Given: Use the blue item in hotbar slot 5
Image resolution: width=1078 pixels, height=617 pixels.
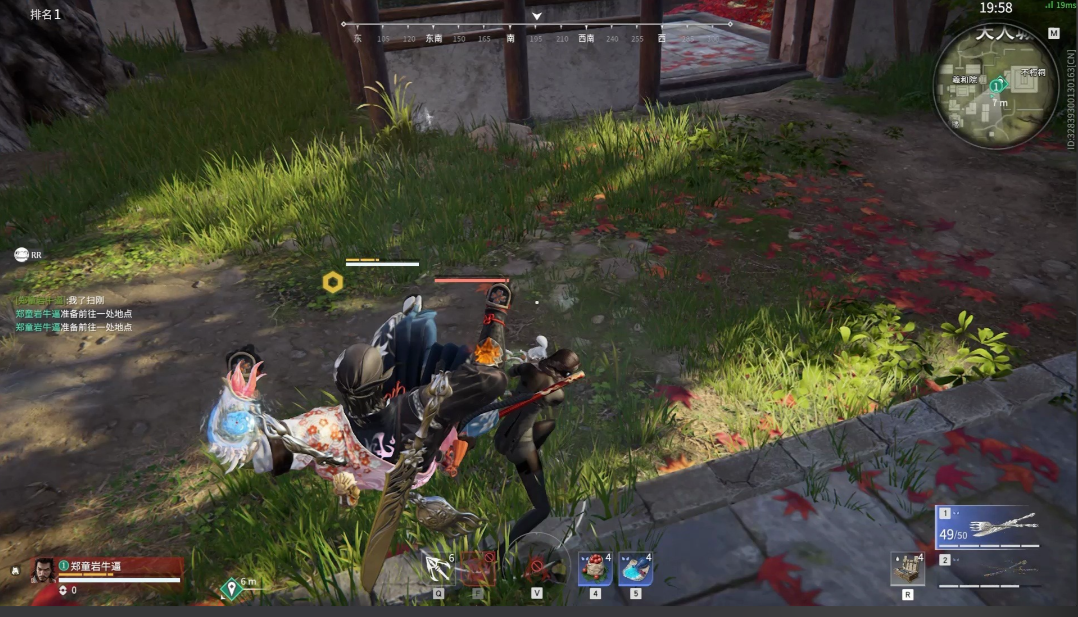Looking at the screenshot, I should point(635,570).
